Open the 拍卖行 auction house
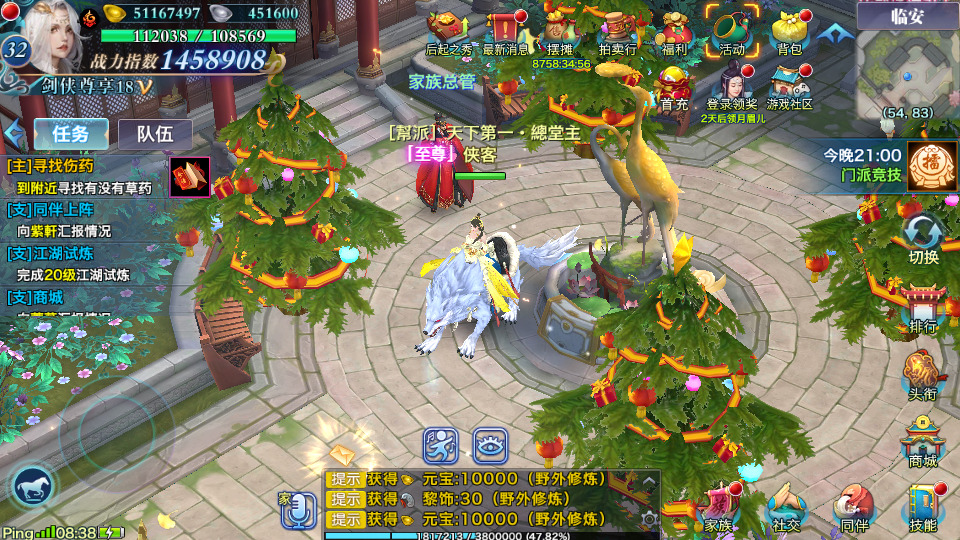The image size is (960, 540). [x=617, y=33]
